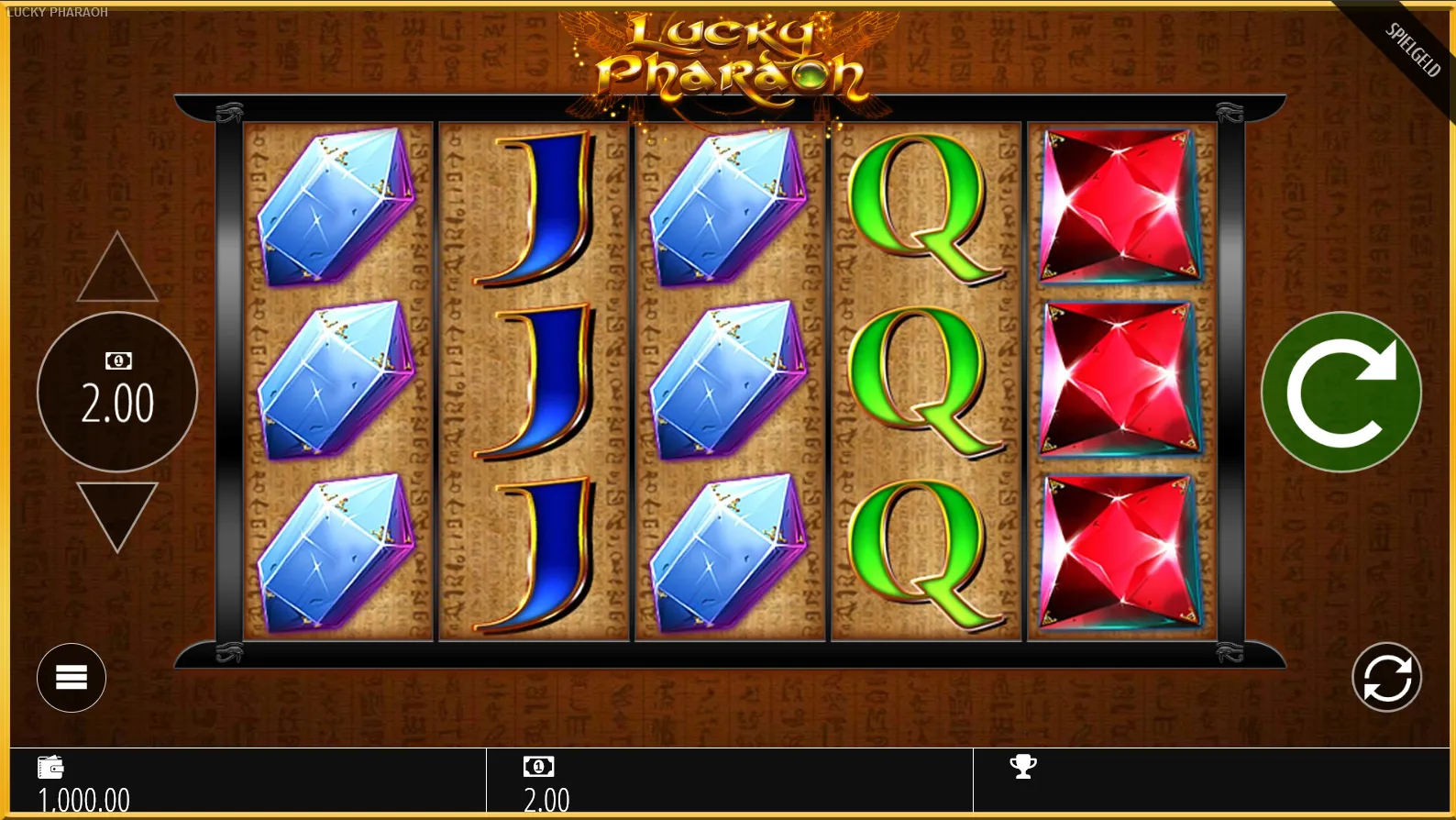Raise the stake with the up arrow
1456x820 pixels.
[x=116, y=267]
